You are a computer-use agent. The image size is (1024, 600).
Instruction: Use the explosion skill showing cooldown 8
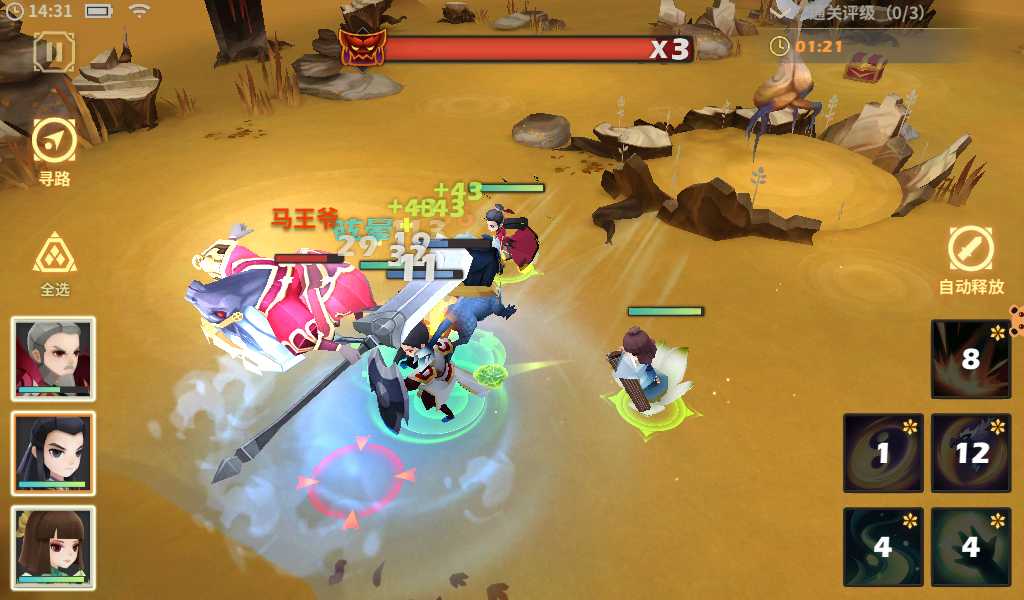pyautogui.click(x=969, y=359)
